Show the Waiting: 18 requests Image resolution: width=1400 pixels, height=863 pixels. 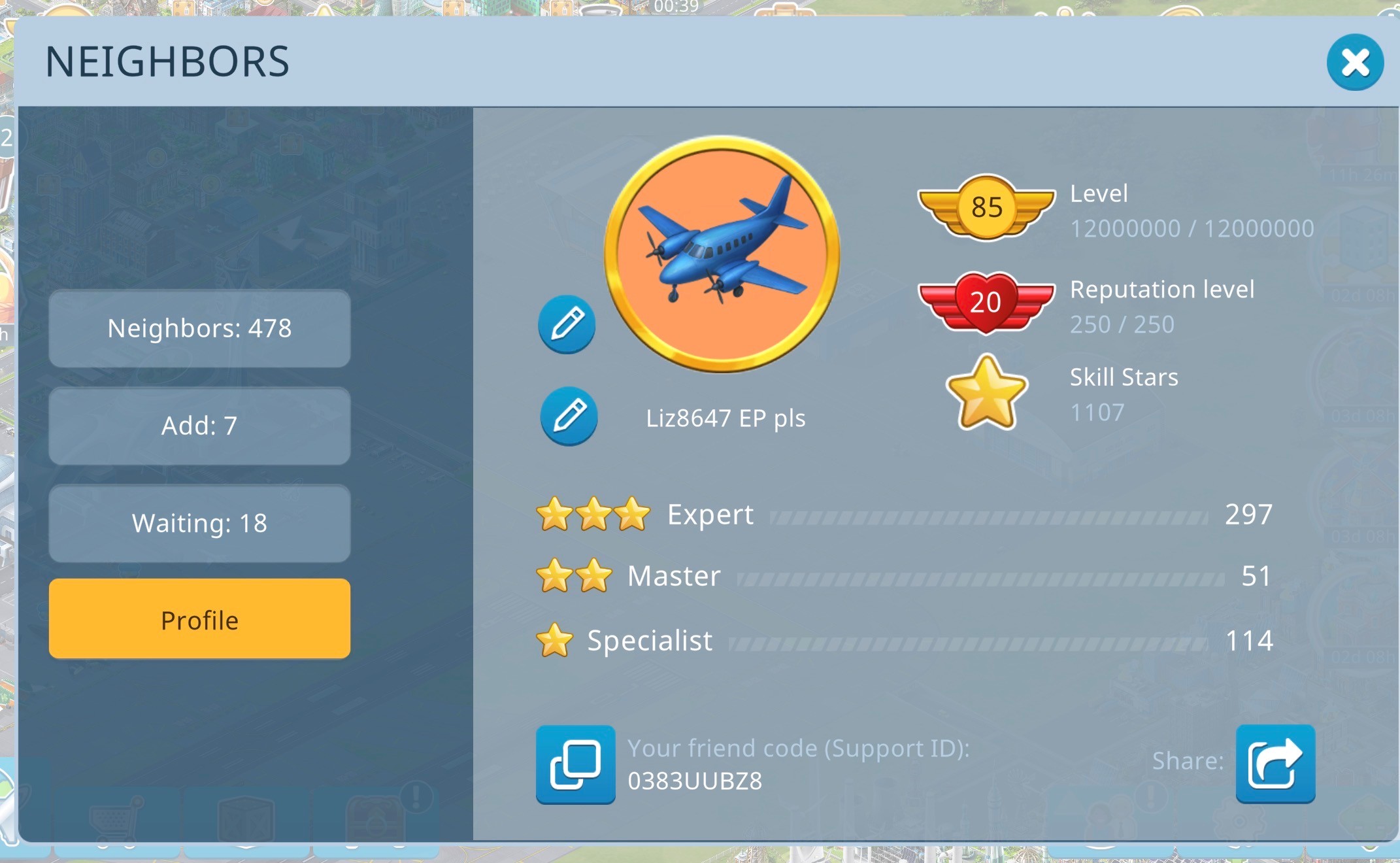pos(199,523)
